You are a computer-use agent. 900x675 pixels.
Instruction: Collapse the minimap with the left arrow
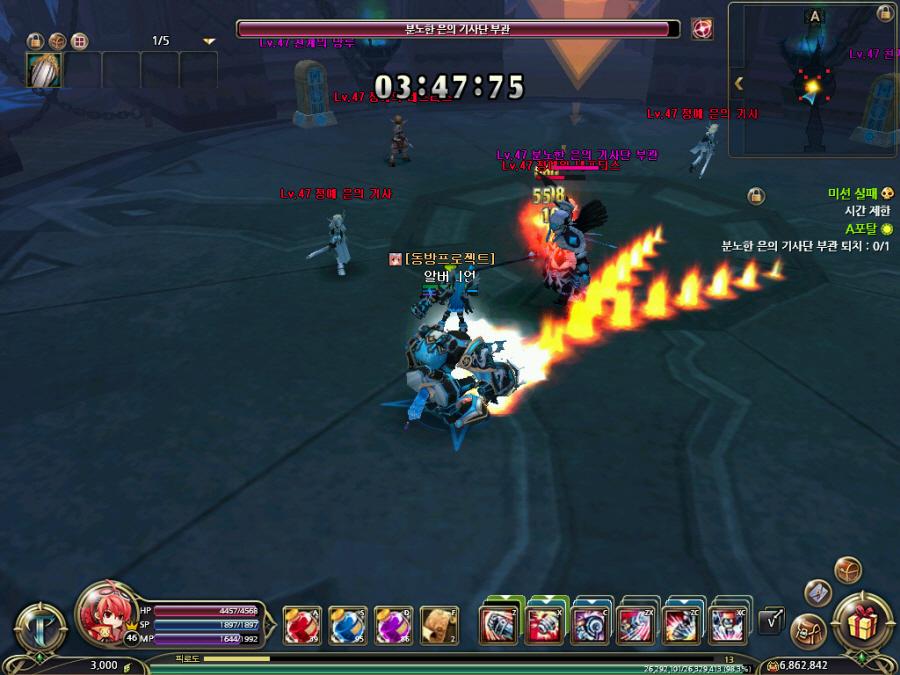pyautogui.click(x=739, y=84)
